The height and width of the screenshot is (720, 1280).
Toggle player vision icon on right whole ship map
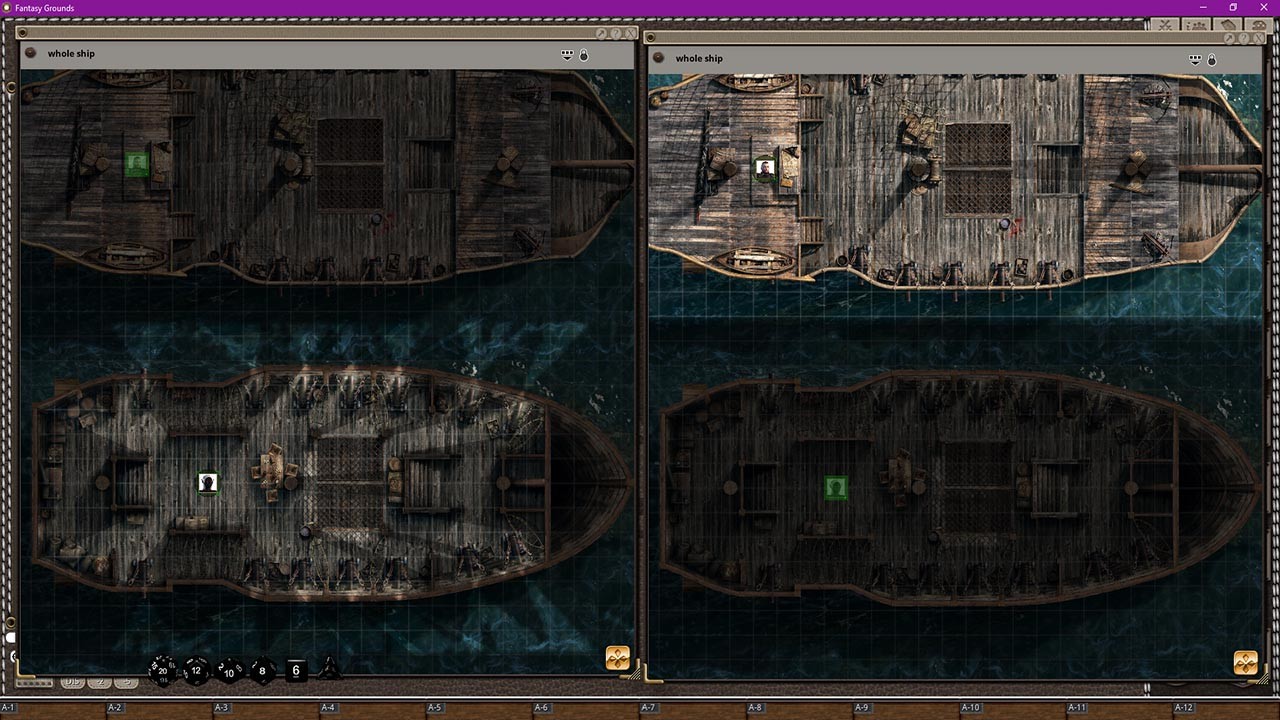[1194, 59]
